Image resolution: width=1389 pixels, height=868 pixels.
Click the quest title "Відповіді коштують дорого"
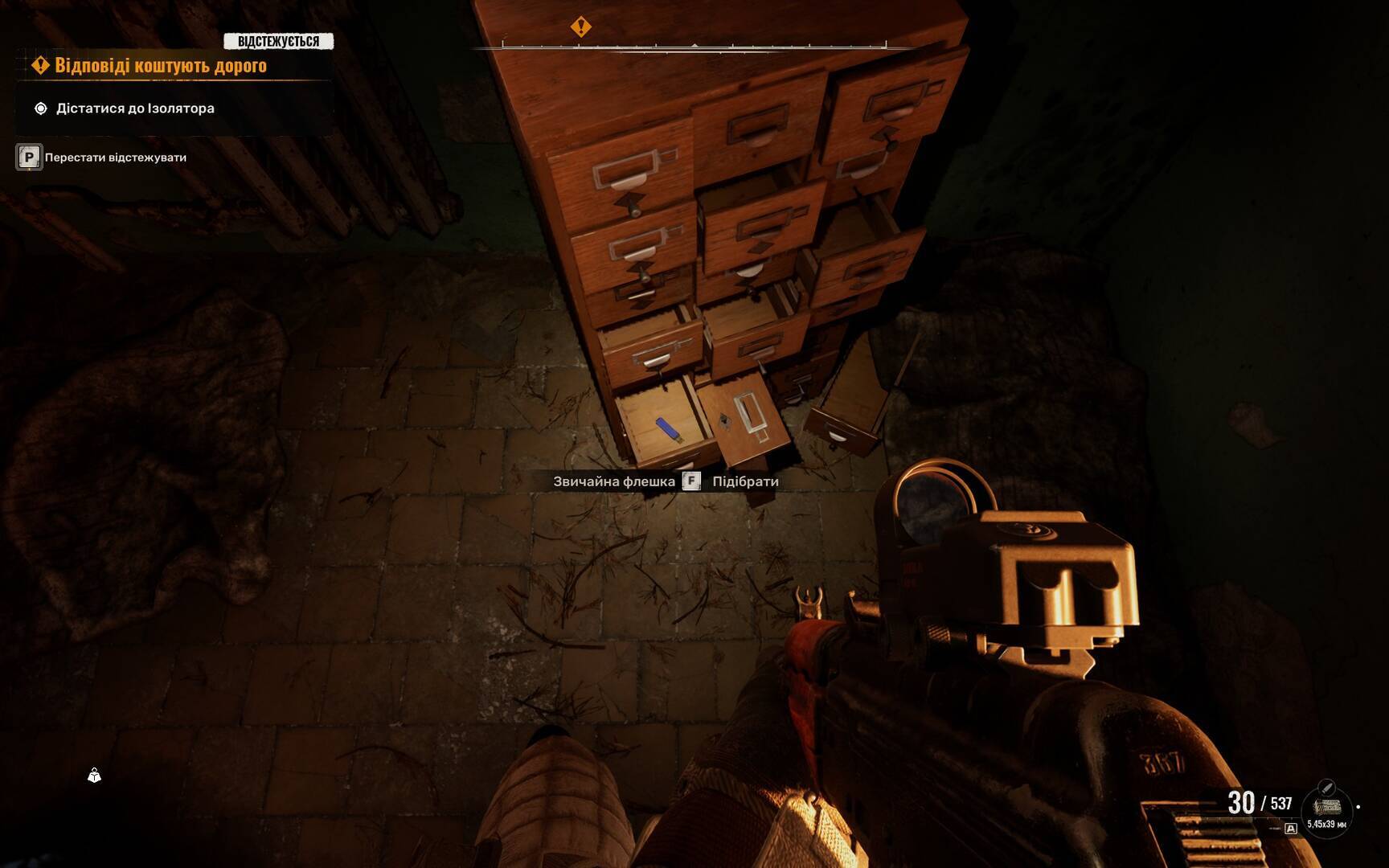pos(160,66)
